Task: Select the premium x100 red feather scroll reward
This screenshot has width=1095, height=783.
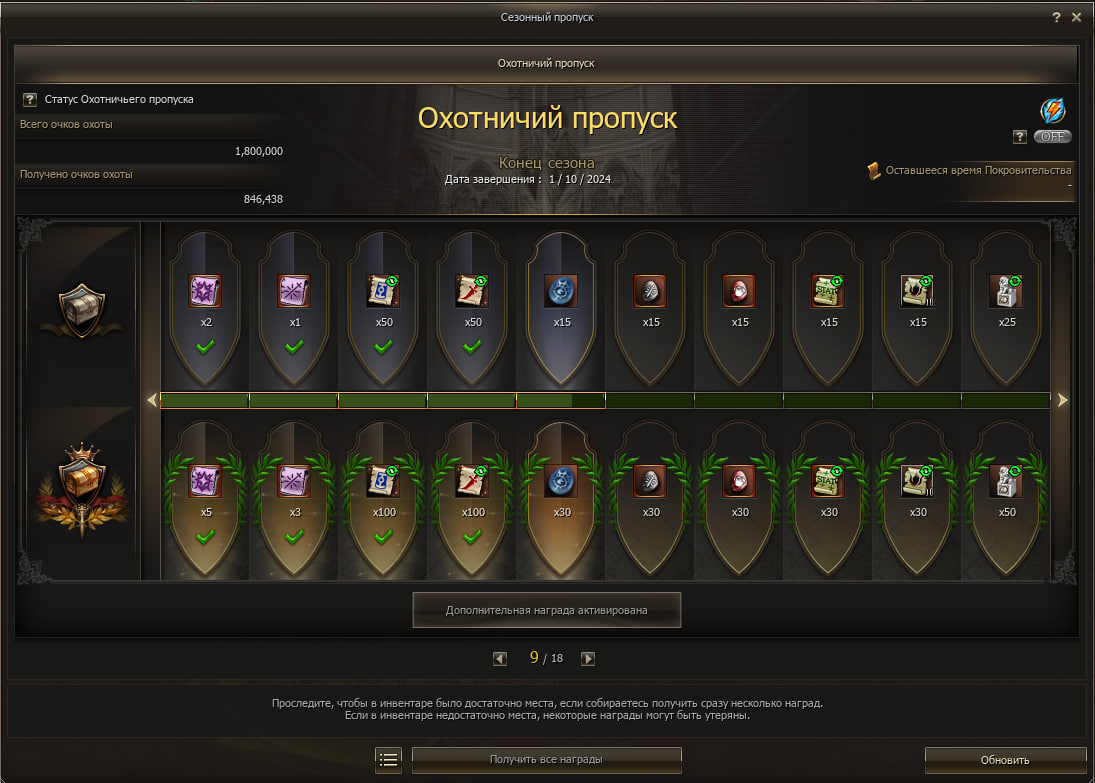Action: click(x=472, y=481)
